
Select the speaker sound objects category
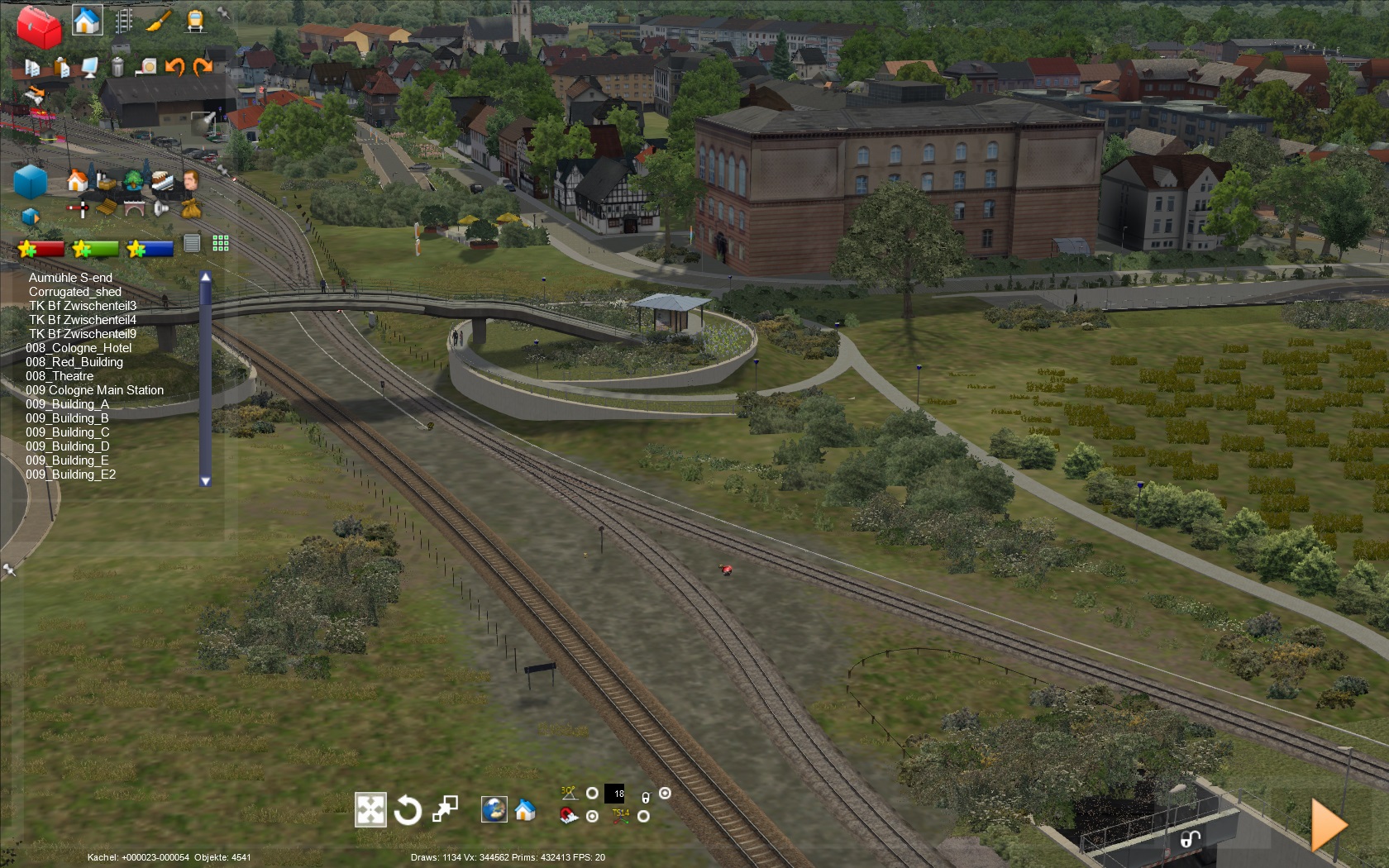(162, 208)
